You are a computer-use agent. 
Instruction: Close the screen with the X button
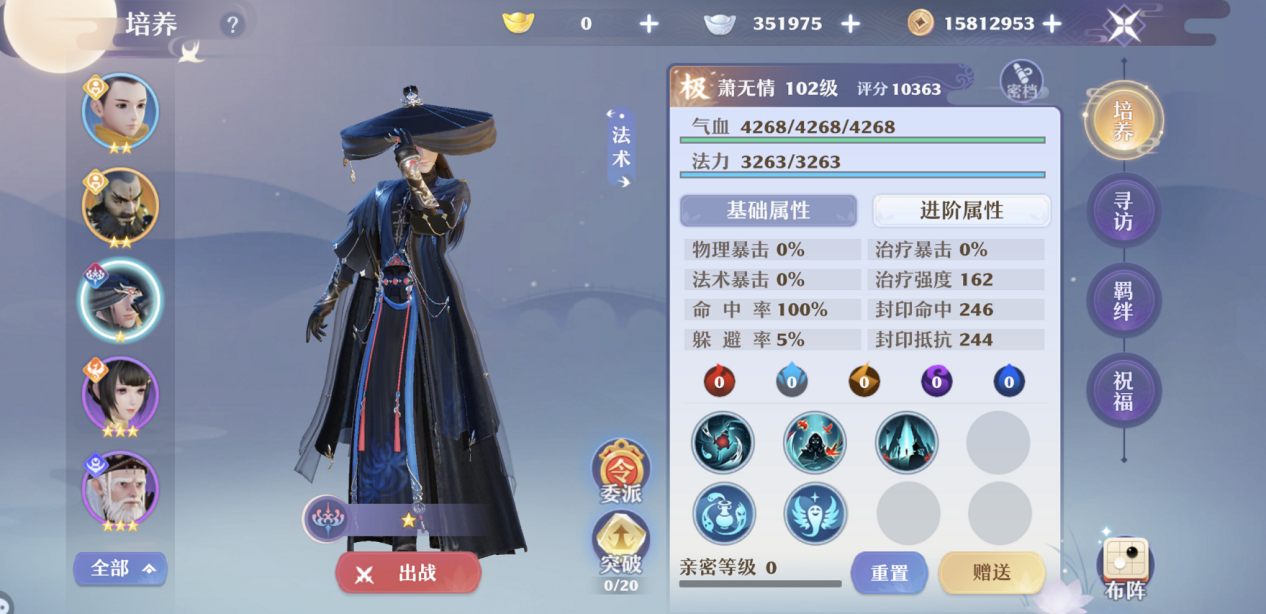[1124, 25]
